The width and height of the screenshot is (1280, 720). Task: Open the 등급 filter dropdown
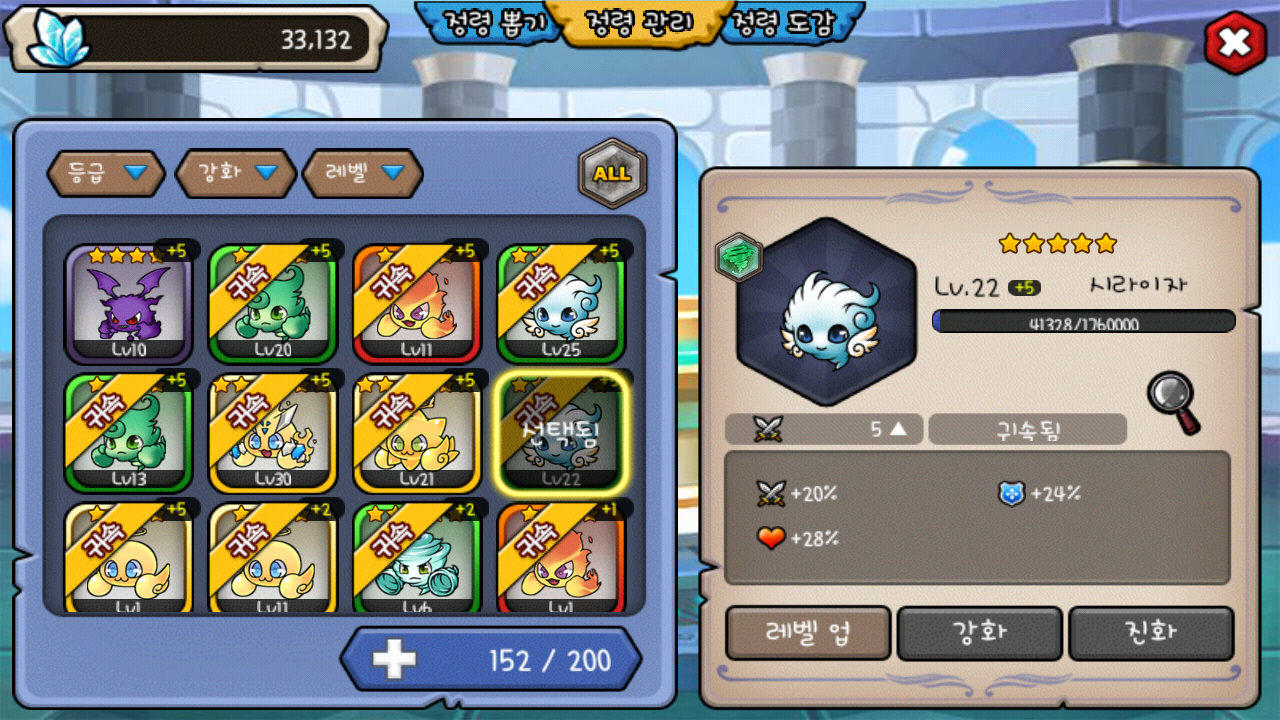[108, 173]
